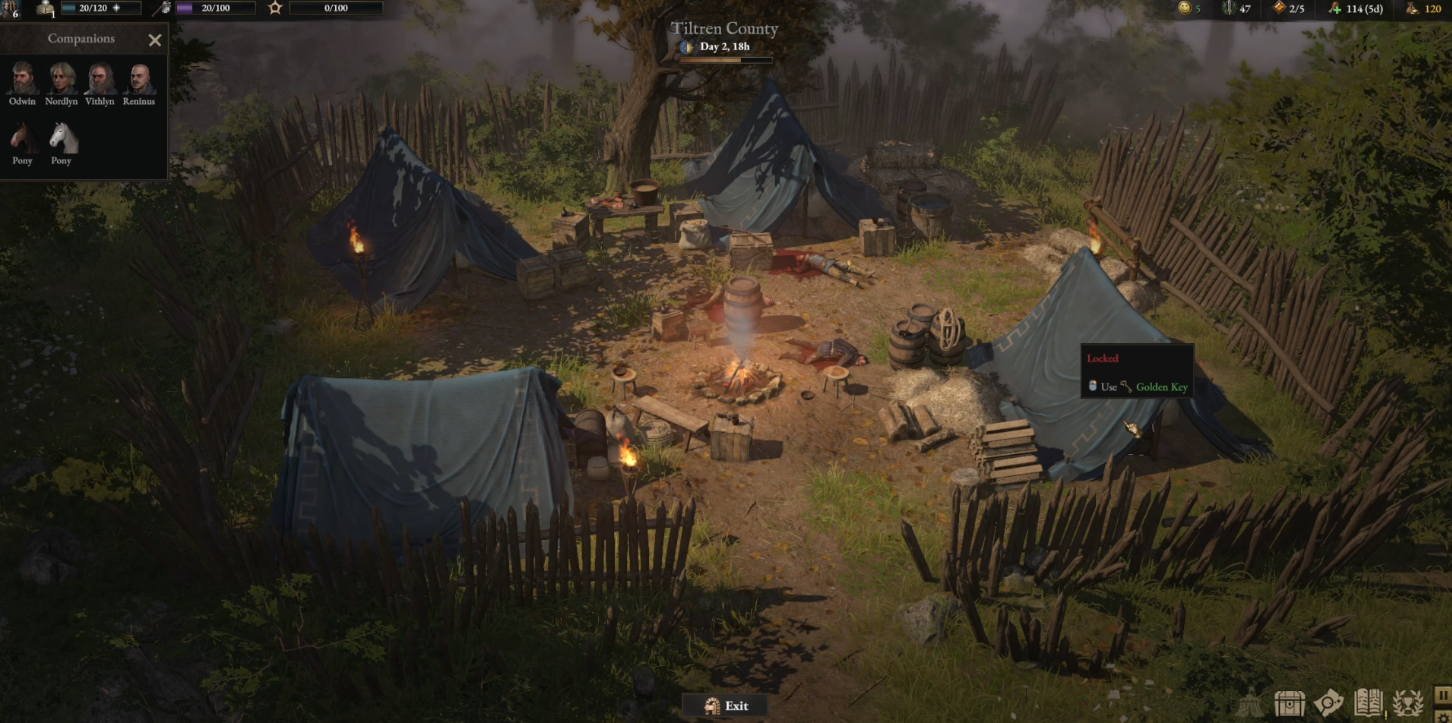This screenshot has width=1452, height=723.
Task: Click the smiley face morale icon
Action: coord(1184,8)
